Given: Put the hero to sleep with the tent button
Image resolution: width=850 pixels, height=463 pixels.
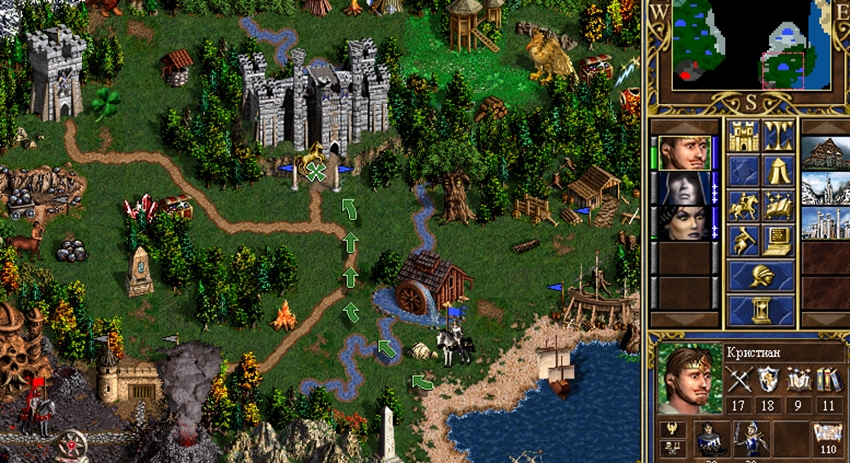Looking at the screenshot, I should [x=779, y=170].
